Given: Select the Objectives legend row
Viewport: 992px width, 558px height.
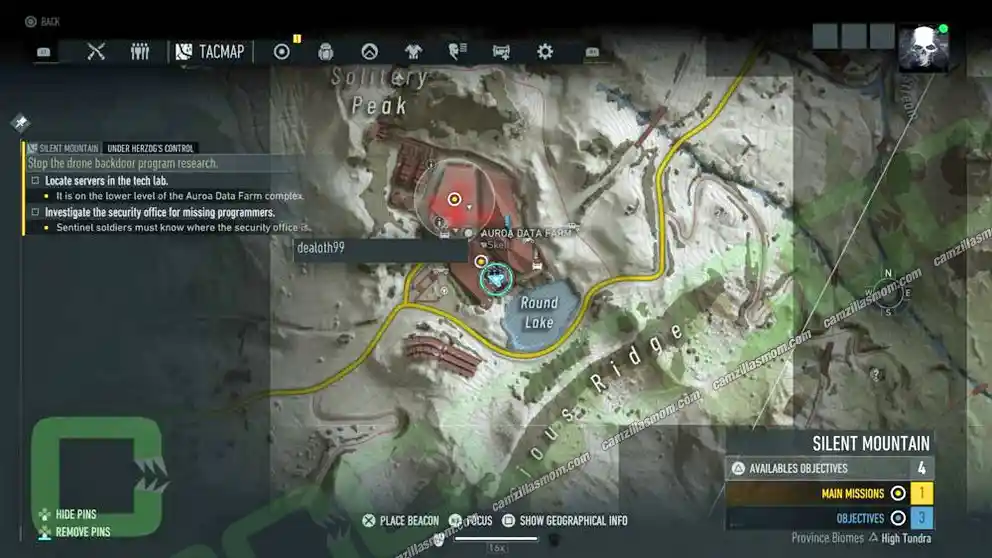Looking at the screenshot, I should click(829, 518).
